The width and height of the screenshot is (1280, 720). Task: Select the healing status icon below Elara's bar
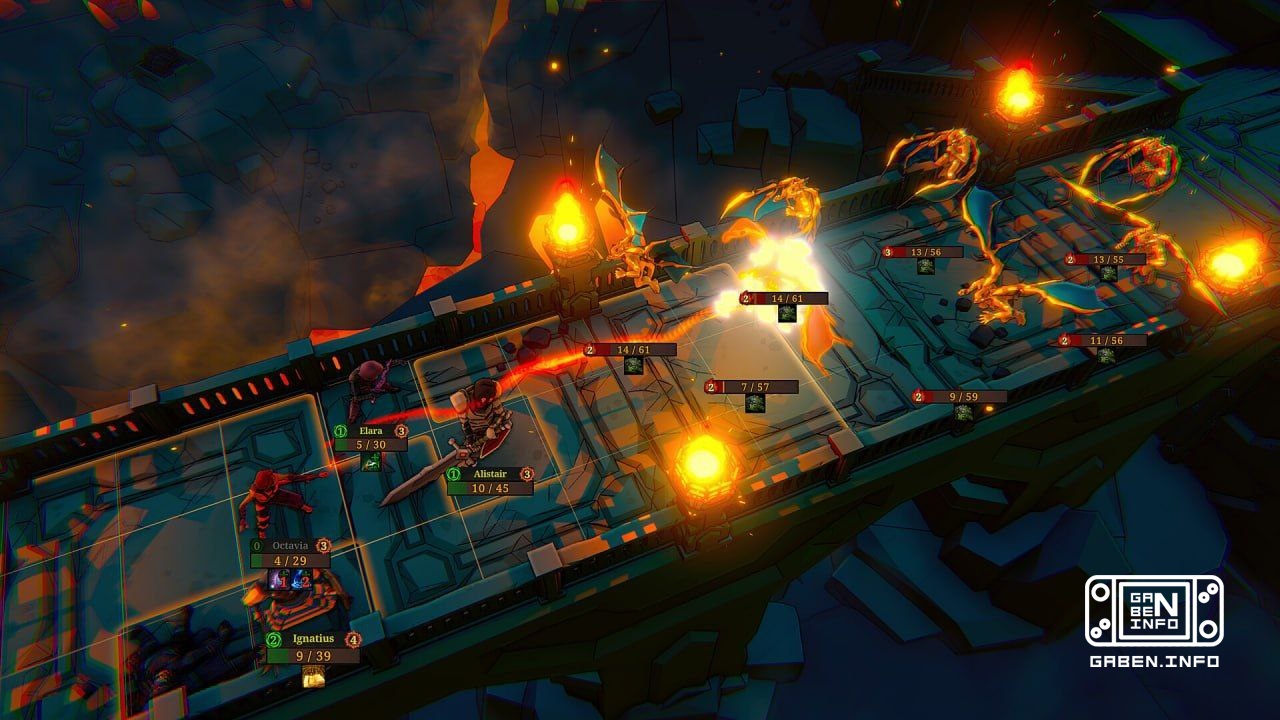[370, 463]
